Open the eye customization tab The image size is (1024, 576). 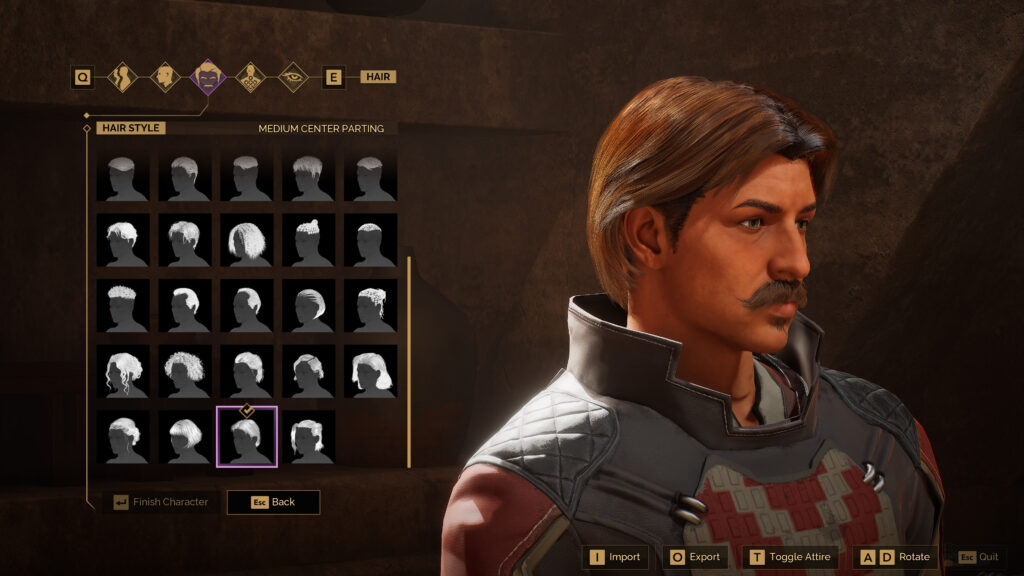point(292,77)
